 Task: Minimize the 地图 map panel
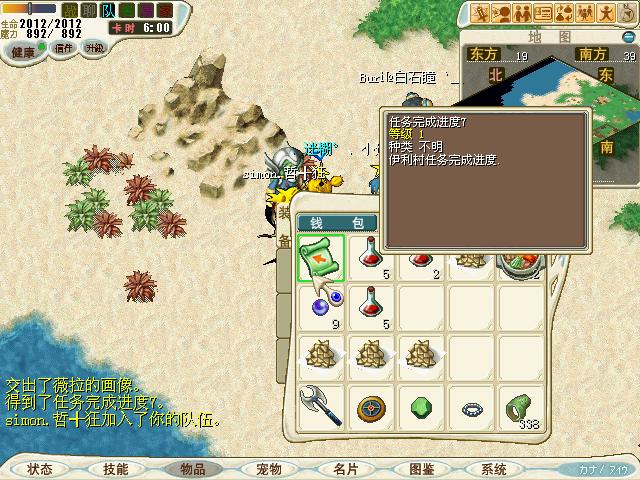pyautogui.click(x=627, y=35)
